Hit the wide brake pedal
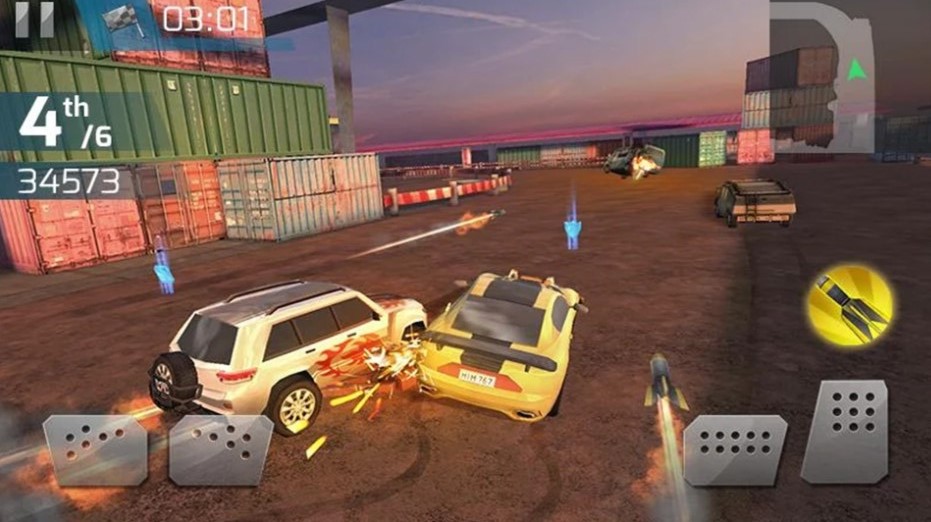Screen dimensions: 931x522 tap(735, 449)
